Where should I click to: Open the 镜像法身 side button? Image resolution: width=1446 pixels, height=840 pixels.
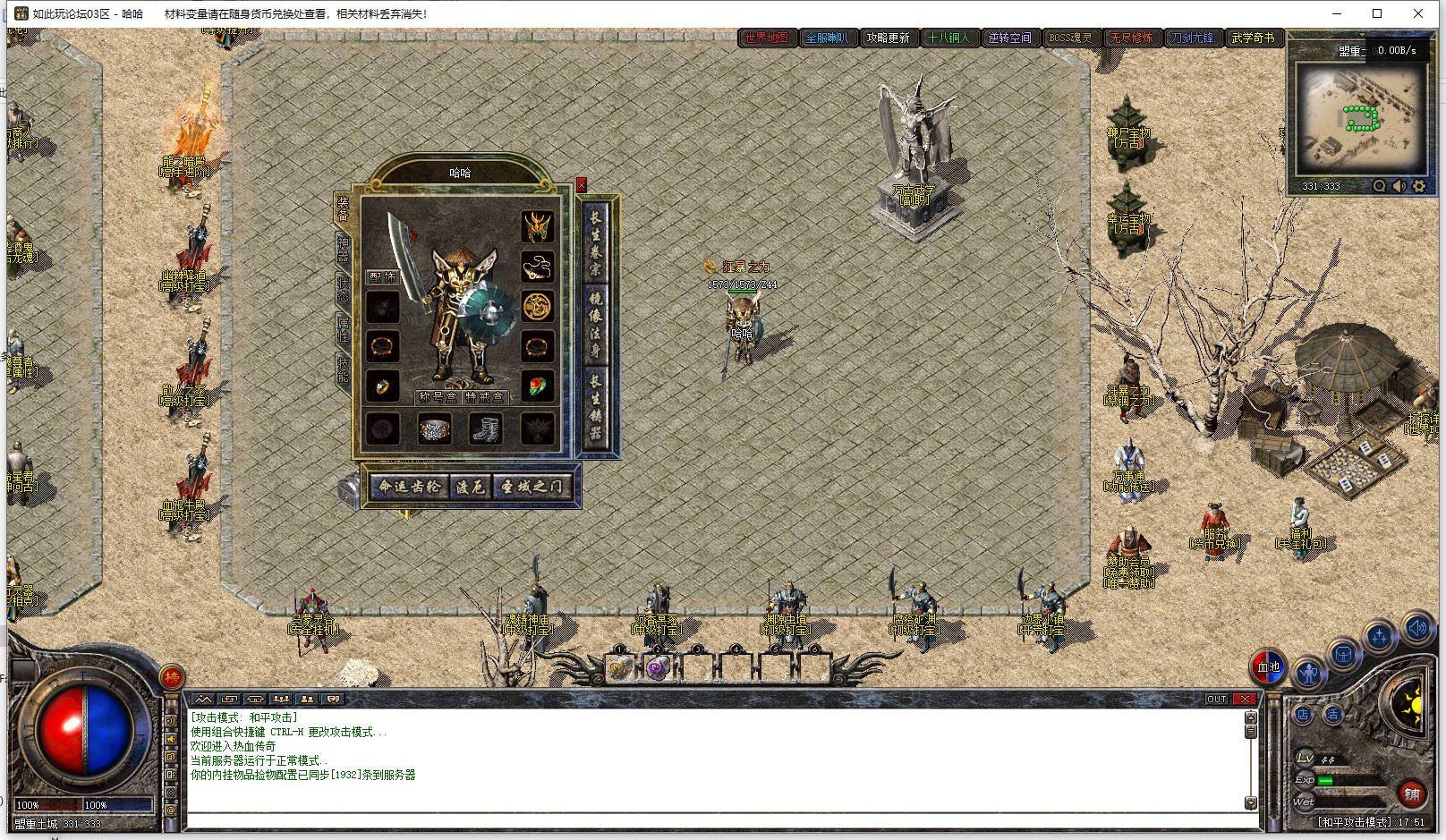click(595, 326)
